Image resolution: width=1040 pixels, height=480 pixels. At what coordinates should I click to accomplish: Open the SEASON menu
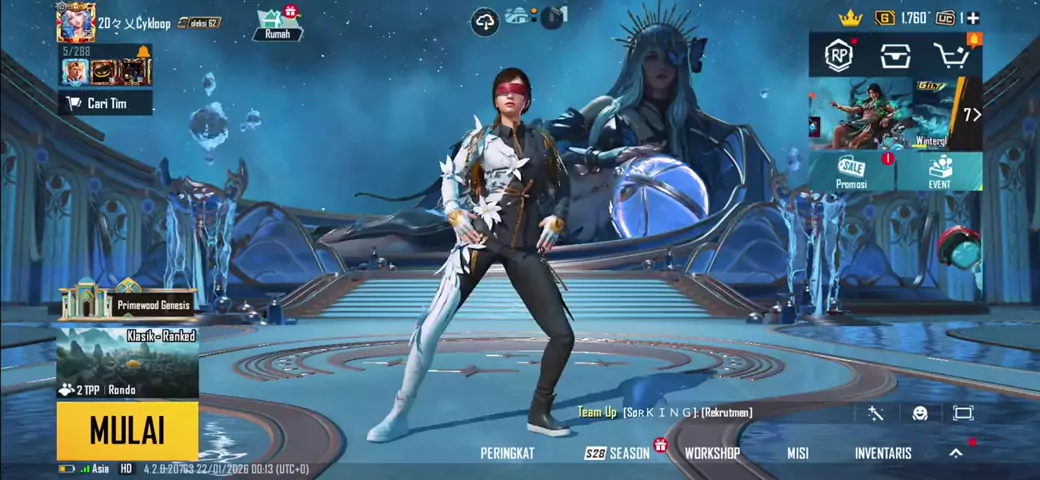619,453
